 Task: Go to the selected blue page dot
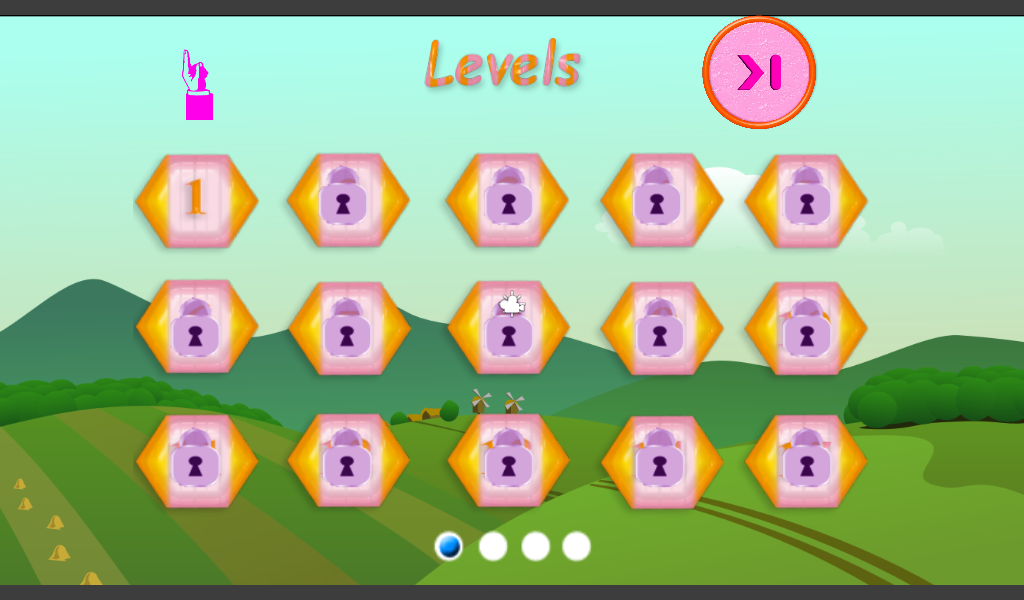[449, 546]
